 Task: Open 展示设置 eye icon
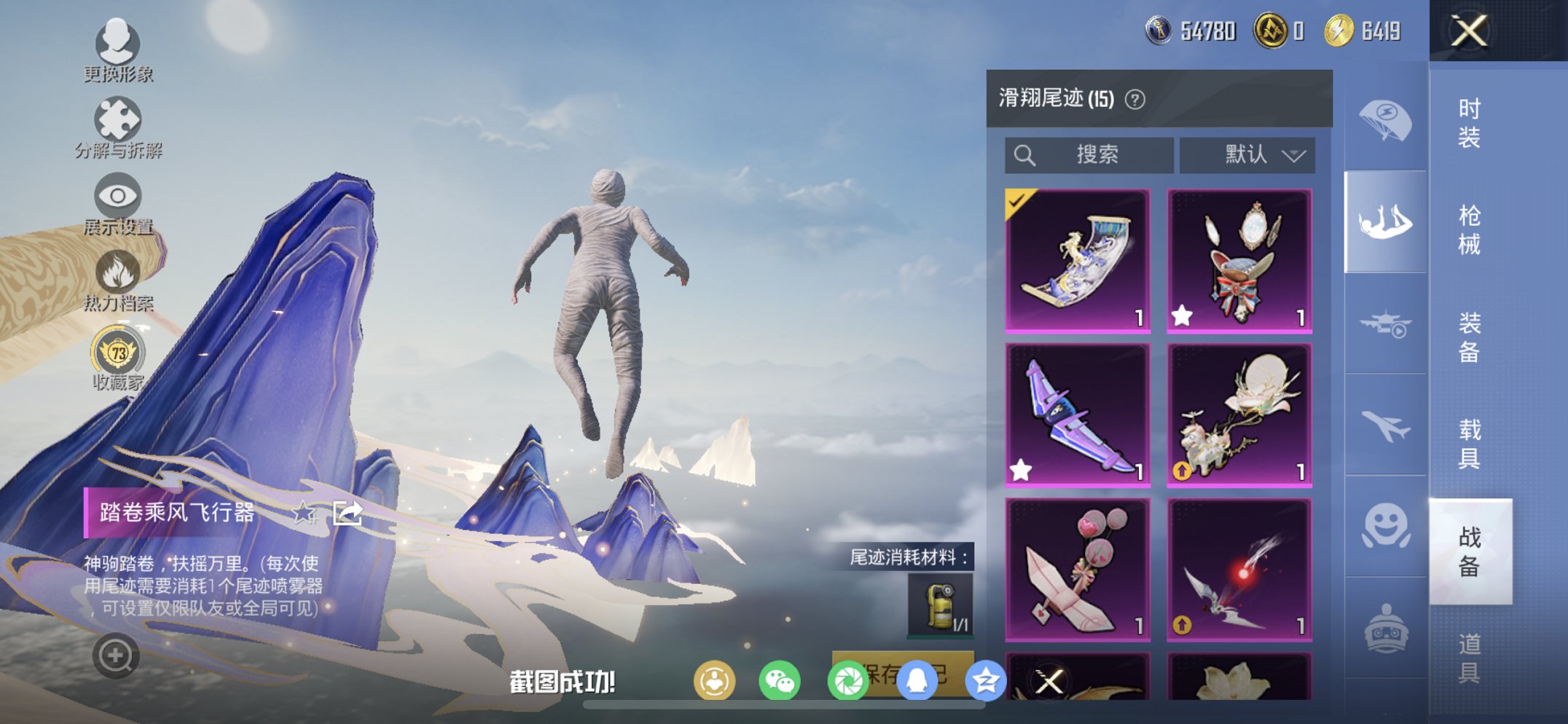click(x=117, y=198)
